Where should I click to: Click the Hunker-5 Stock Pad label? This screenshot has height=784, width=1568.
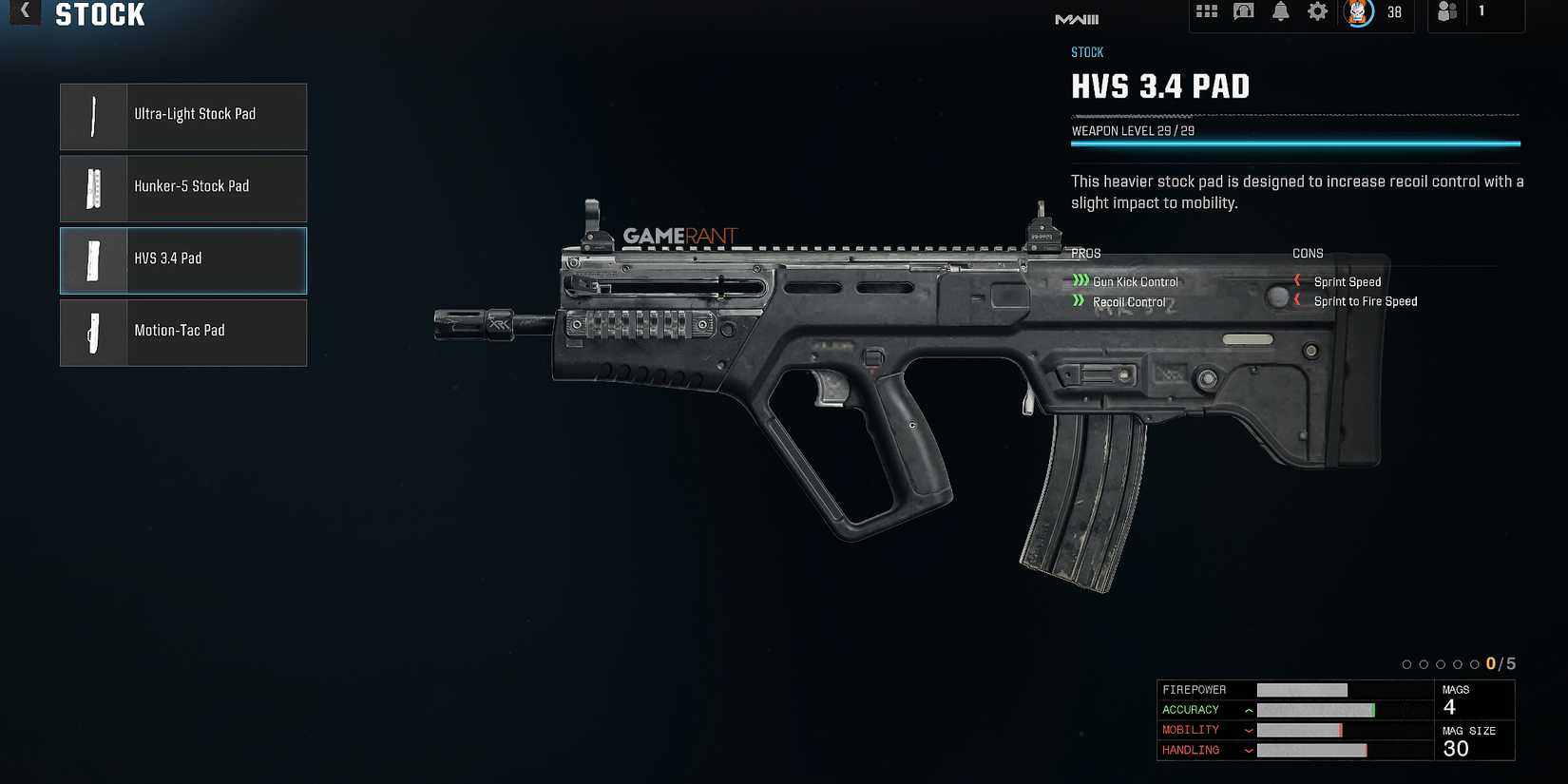pyautogui.click(x=191, y=186)
